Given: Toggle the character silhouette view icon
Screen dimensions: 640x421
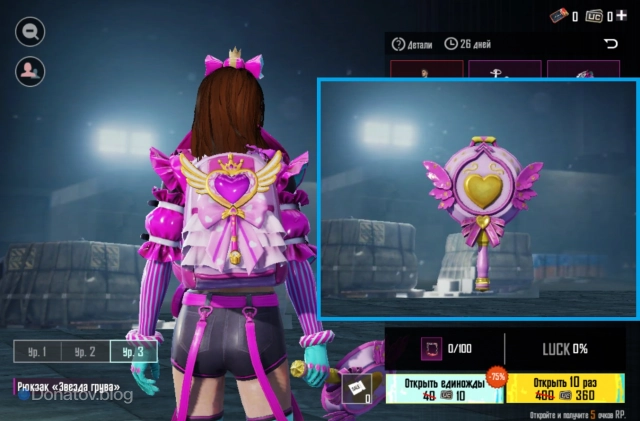Looking at the screenshot, I should tap(30, 70).
